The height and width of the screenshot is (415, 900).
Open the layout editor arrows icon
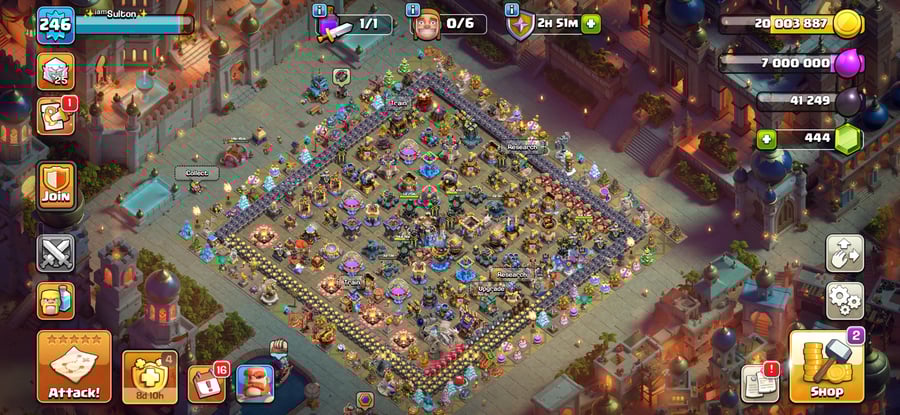tap(844, 253)
